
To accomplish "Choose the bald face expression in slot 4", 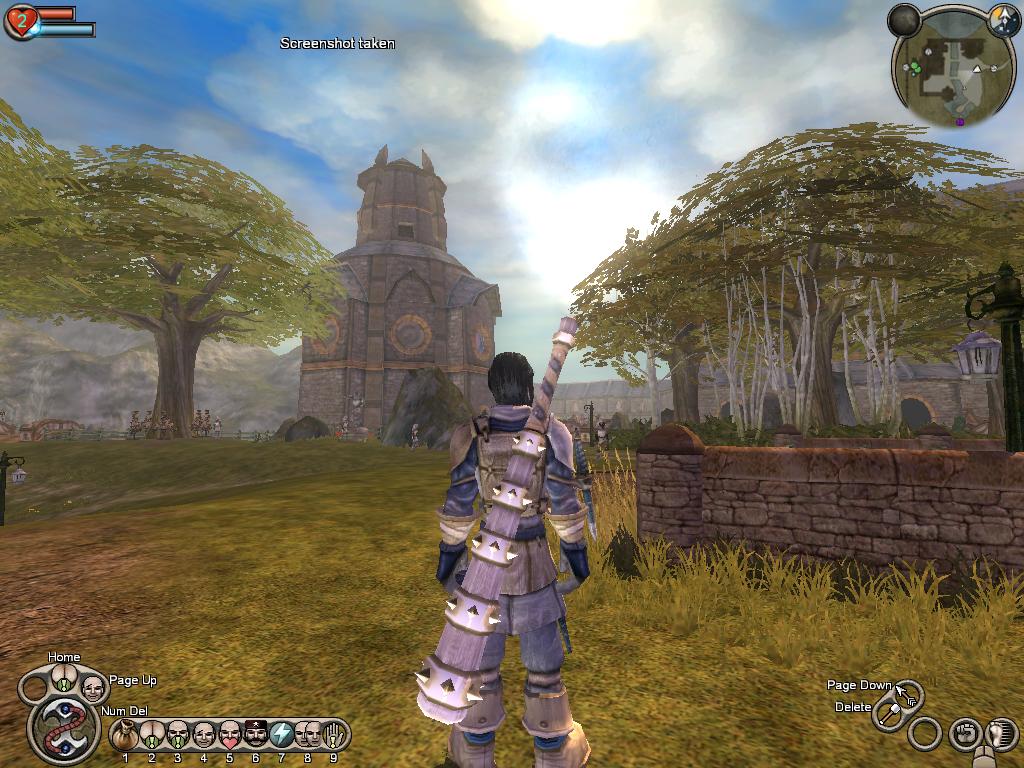I will coord(204,736).
